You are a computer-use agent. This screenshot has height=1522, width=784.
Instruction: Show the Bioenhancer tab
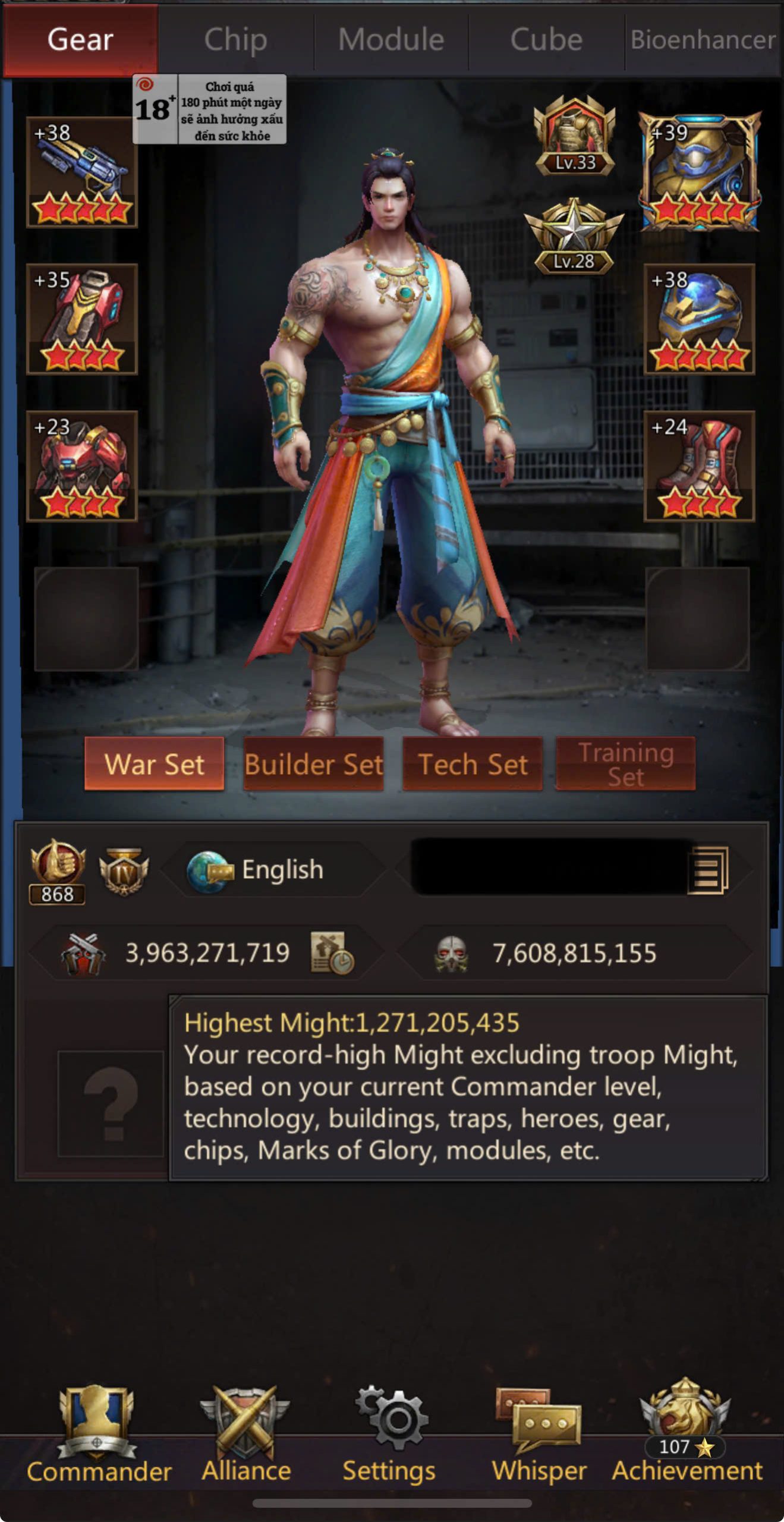(703, 40)
